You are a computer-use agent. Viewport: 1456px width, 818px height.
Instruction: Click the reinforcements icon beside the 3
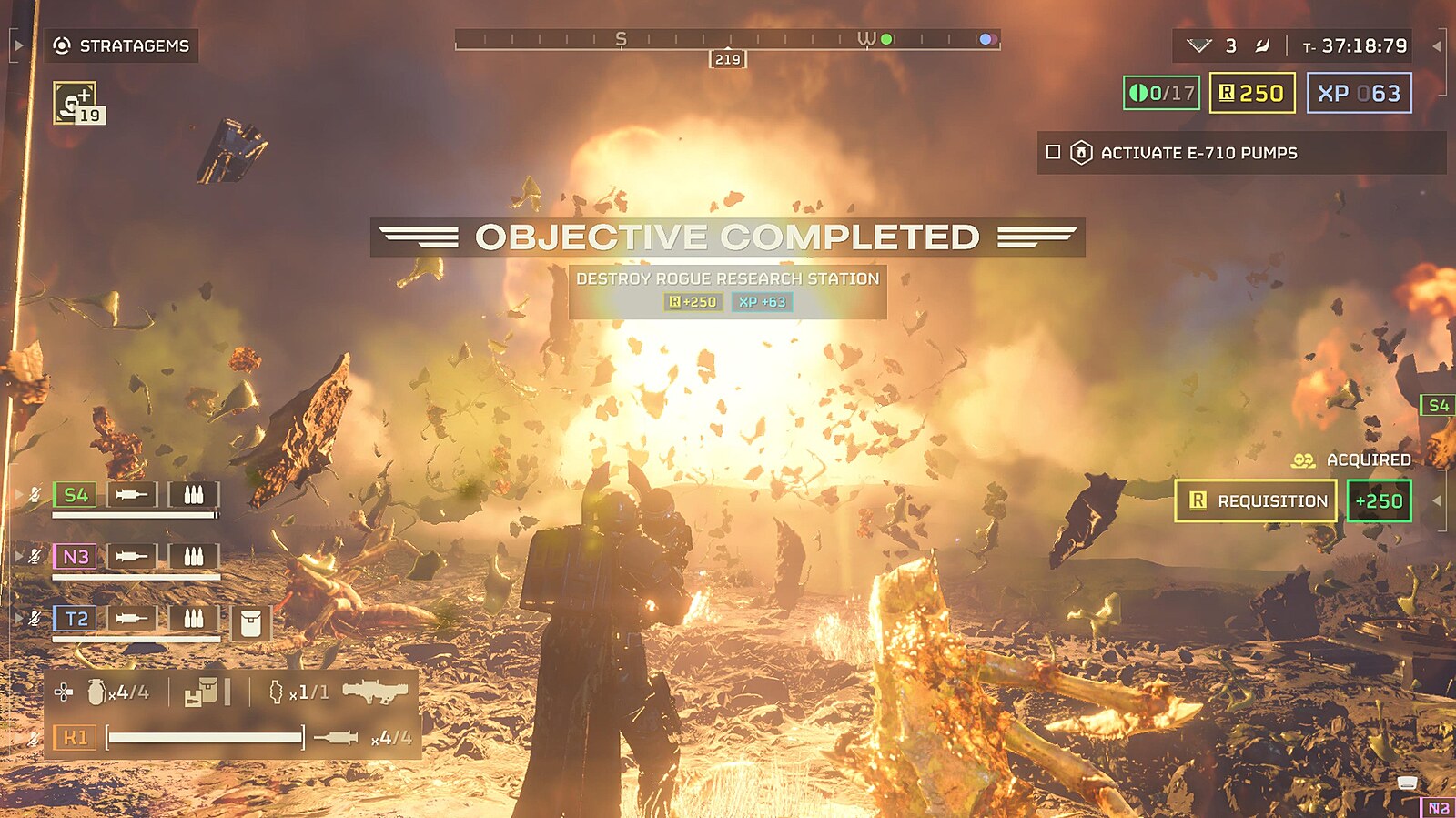(1199, 45)
